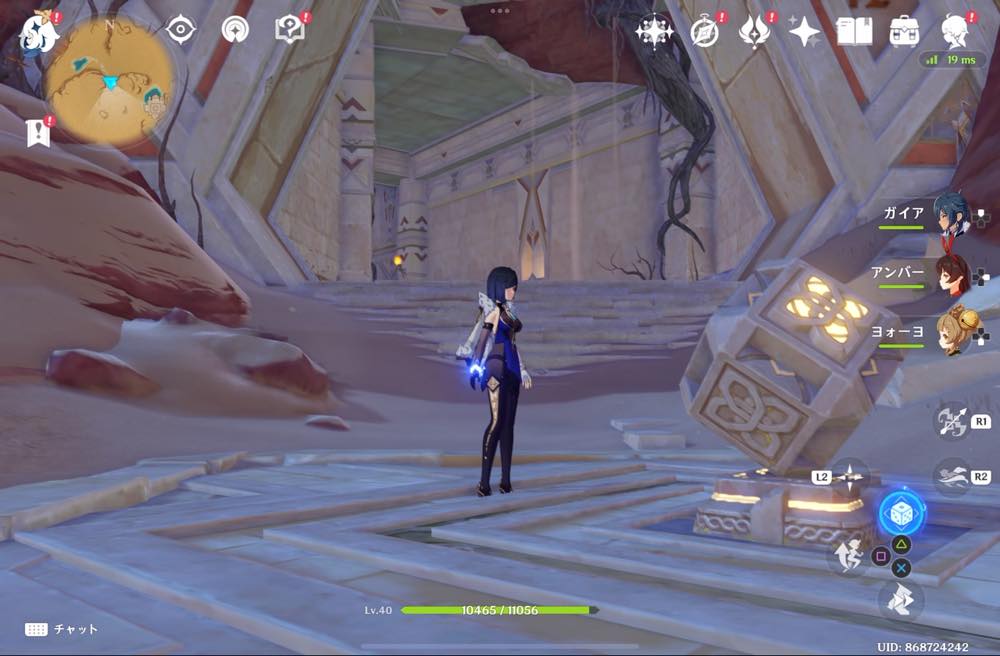This screenshot has height=656, width=1000.
Task: Toggle the eye-shaped elemental sight icon
Action: [x=180, y=30]
